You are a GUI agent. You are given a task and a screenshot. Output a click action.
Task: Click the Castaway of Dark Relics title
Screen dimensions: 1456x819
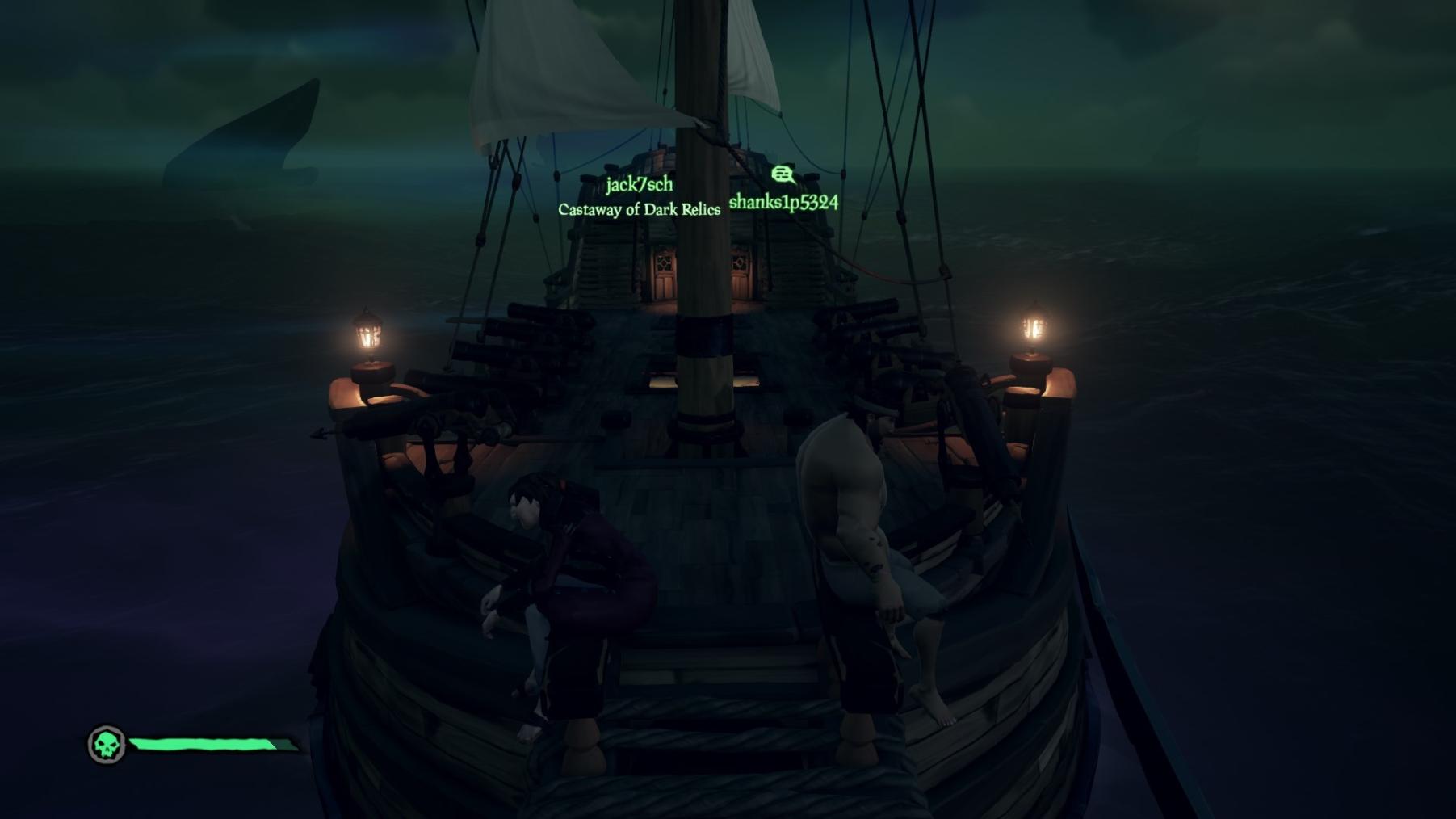[x=639, y=210]
